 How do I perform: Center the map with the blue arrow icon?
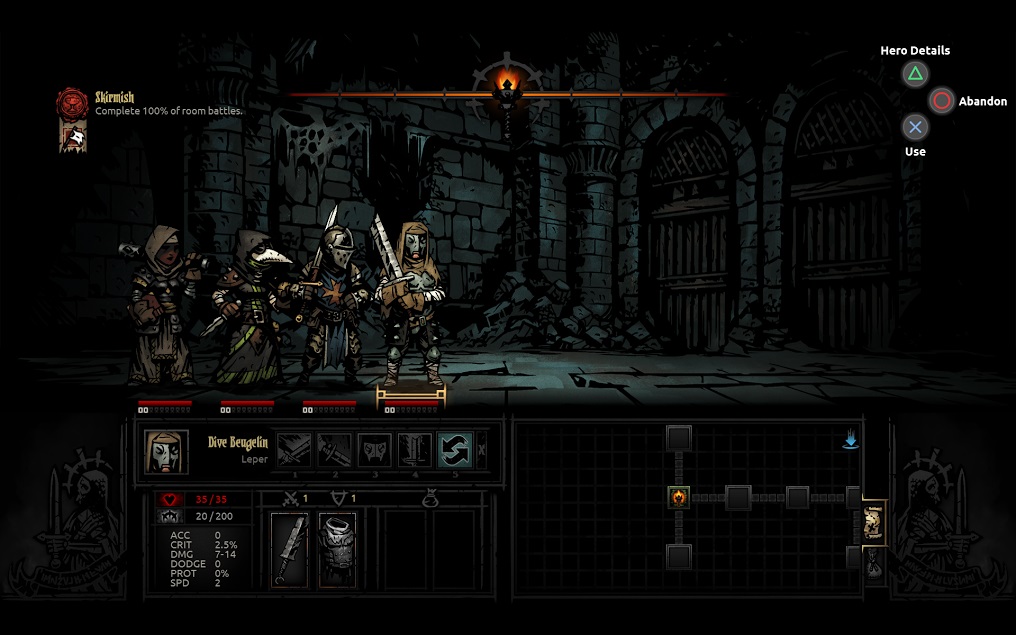tap(850, 440)
